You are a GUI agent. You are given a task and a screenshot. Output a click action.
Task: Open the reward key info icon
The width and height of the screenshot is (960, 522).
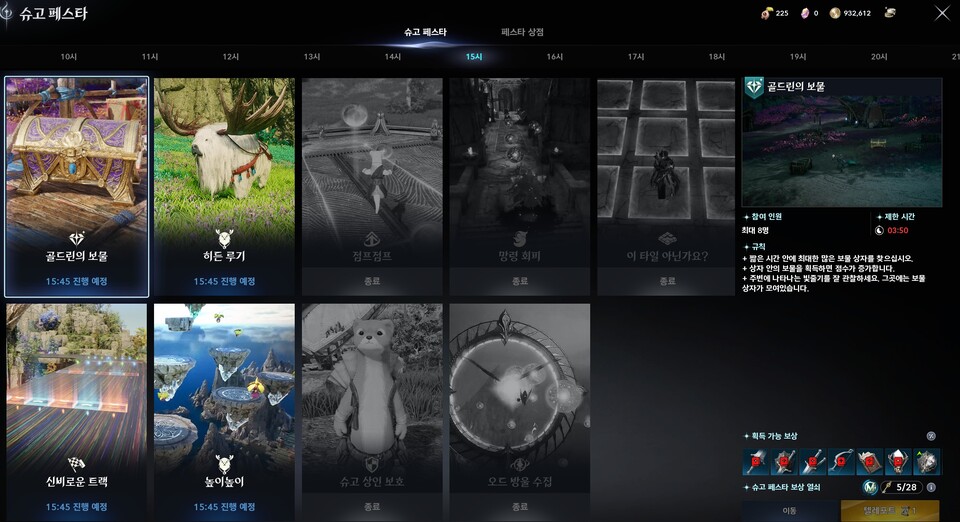point(931,488)
